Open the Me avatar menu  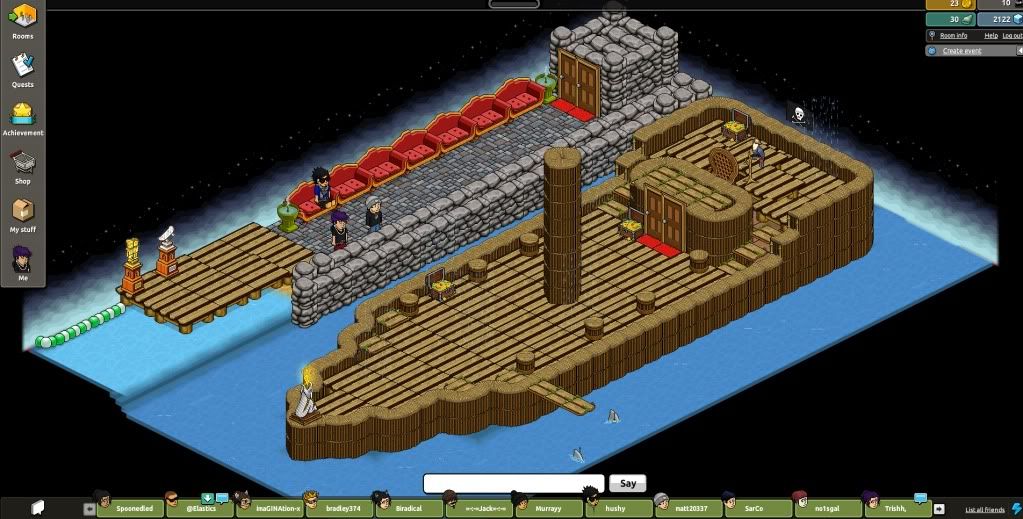point(22,263)
